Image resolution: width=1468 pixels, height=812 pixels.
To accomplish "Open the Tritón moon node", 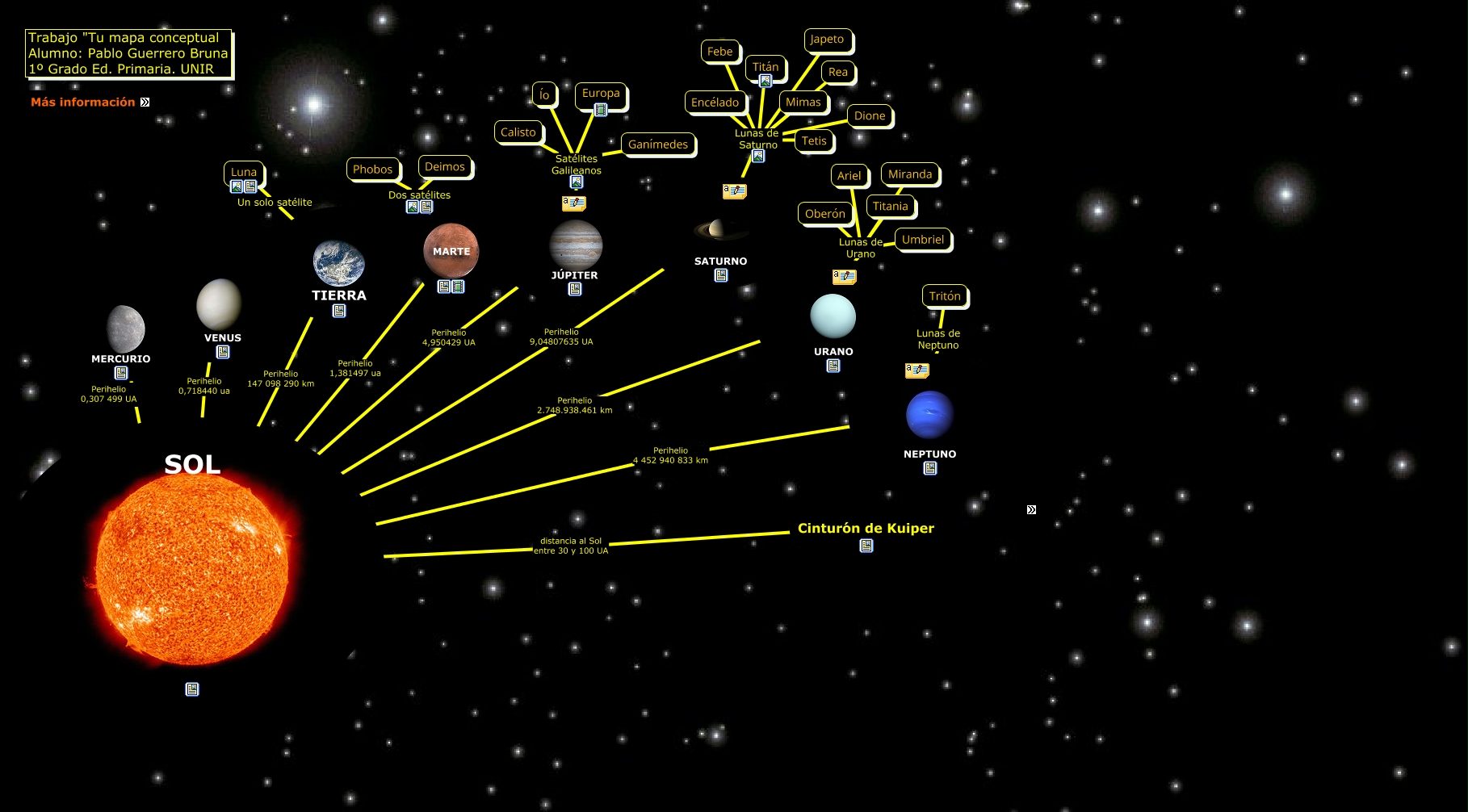I will pos(945,296).
